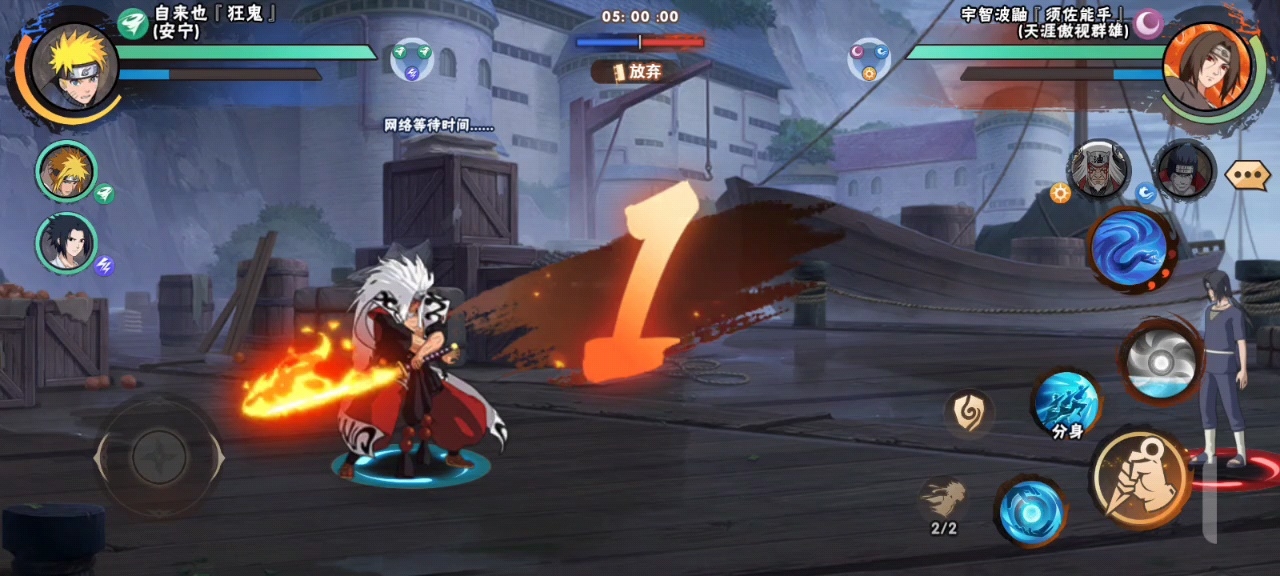
Task: Activate the blue spiral orb skill
Action: tap(1030, 510)
